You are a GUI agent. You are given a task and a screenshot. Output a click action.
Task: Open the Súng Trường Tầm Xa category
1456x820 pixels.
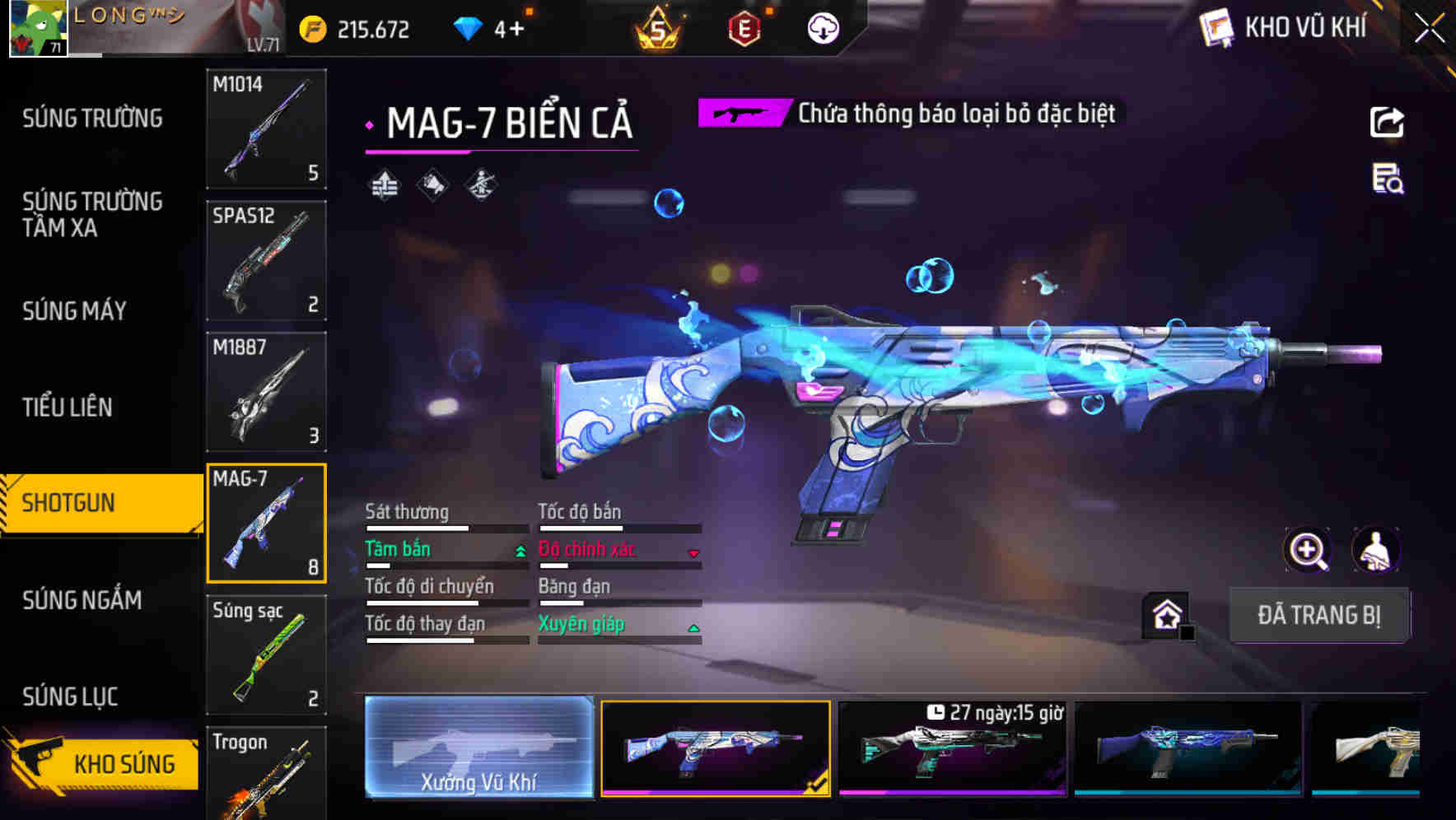tap(92, 215)
